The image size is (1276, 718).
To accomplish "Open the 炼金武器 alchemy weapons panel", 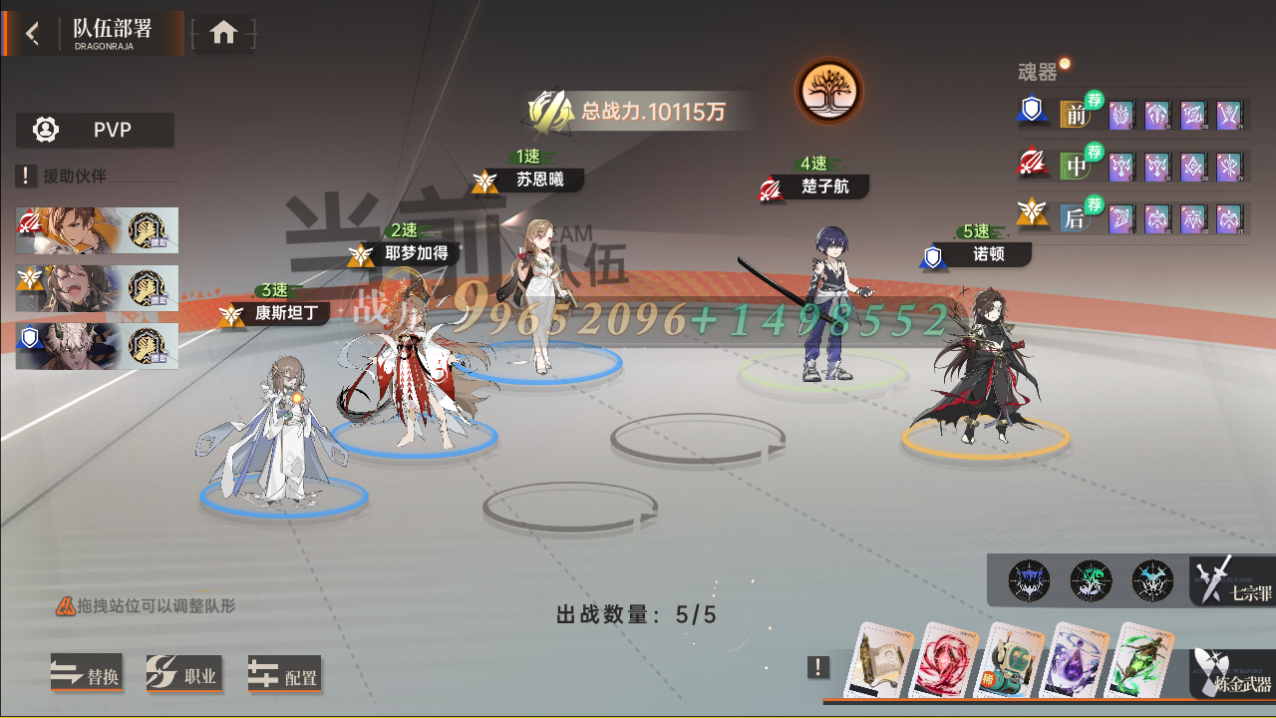I will [1234, 673].
